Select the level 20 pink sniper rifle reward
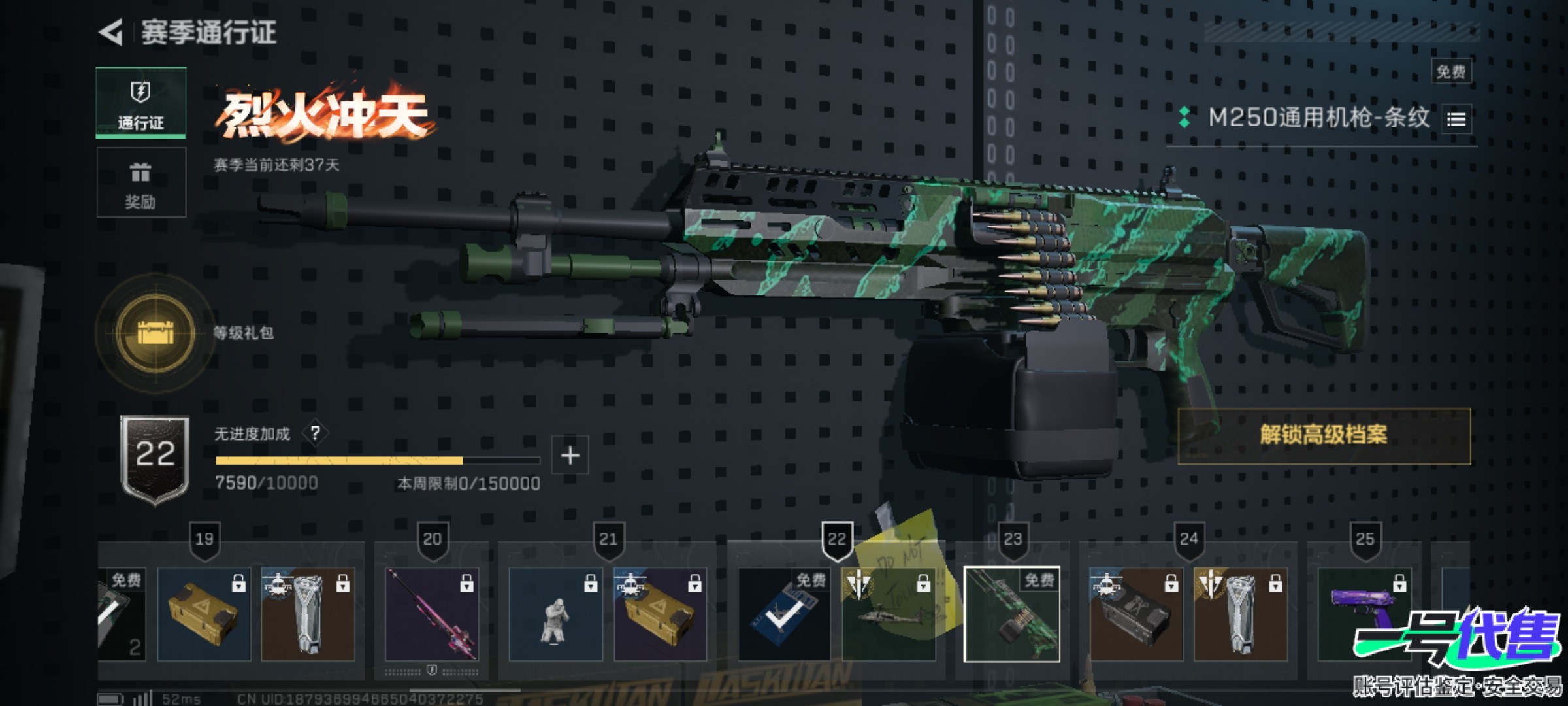The height and width of the screenshot is (706, 1568). (431, 614)
